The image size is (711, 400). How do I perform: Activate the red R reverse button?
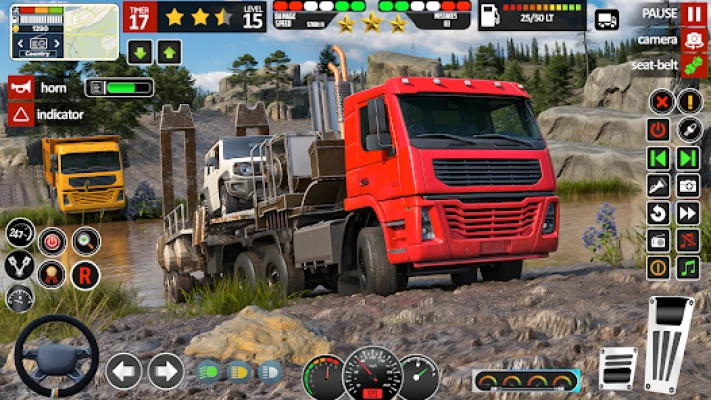coord(85,275)
